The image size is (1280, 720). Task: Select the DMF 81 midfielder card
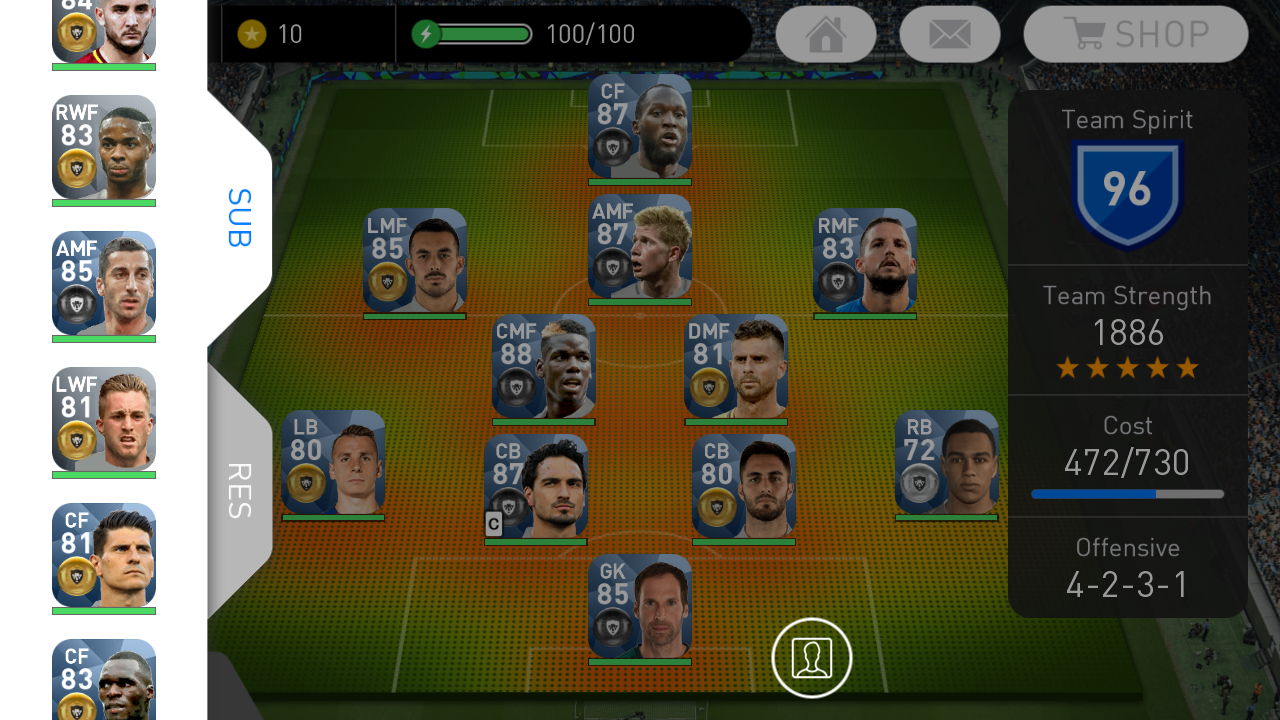pyautogui.click(x=736, y=366)
